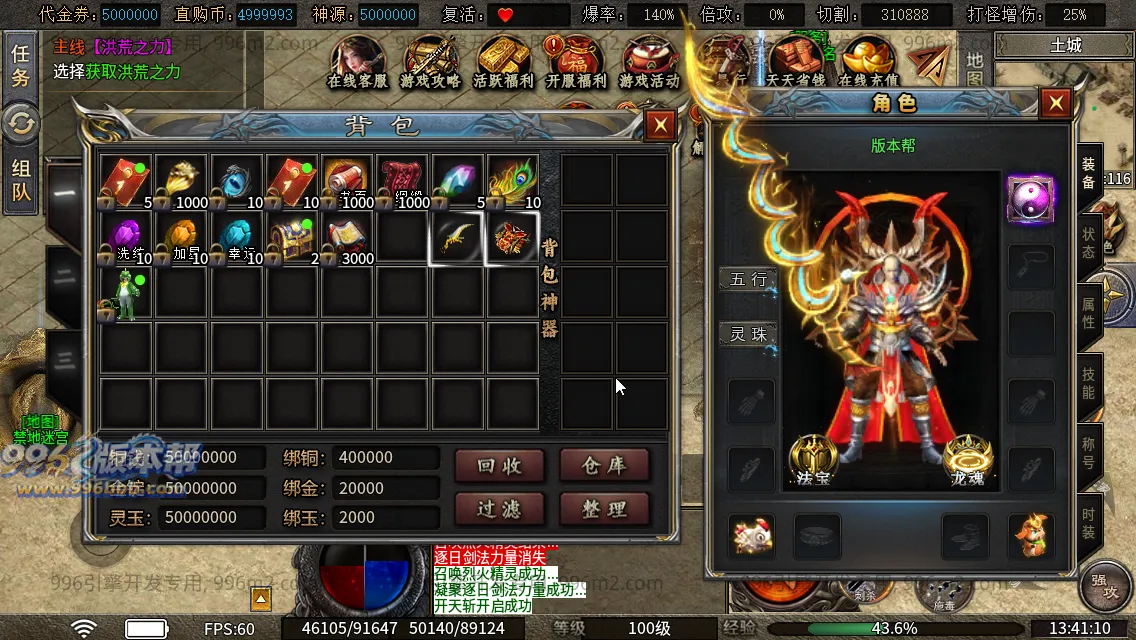1136x640 pixels.
Task: Sort the bag with 整理
Action: click(x=604, y=509)
